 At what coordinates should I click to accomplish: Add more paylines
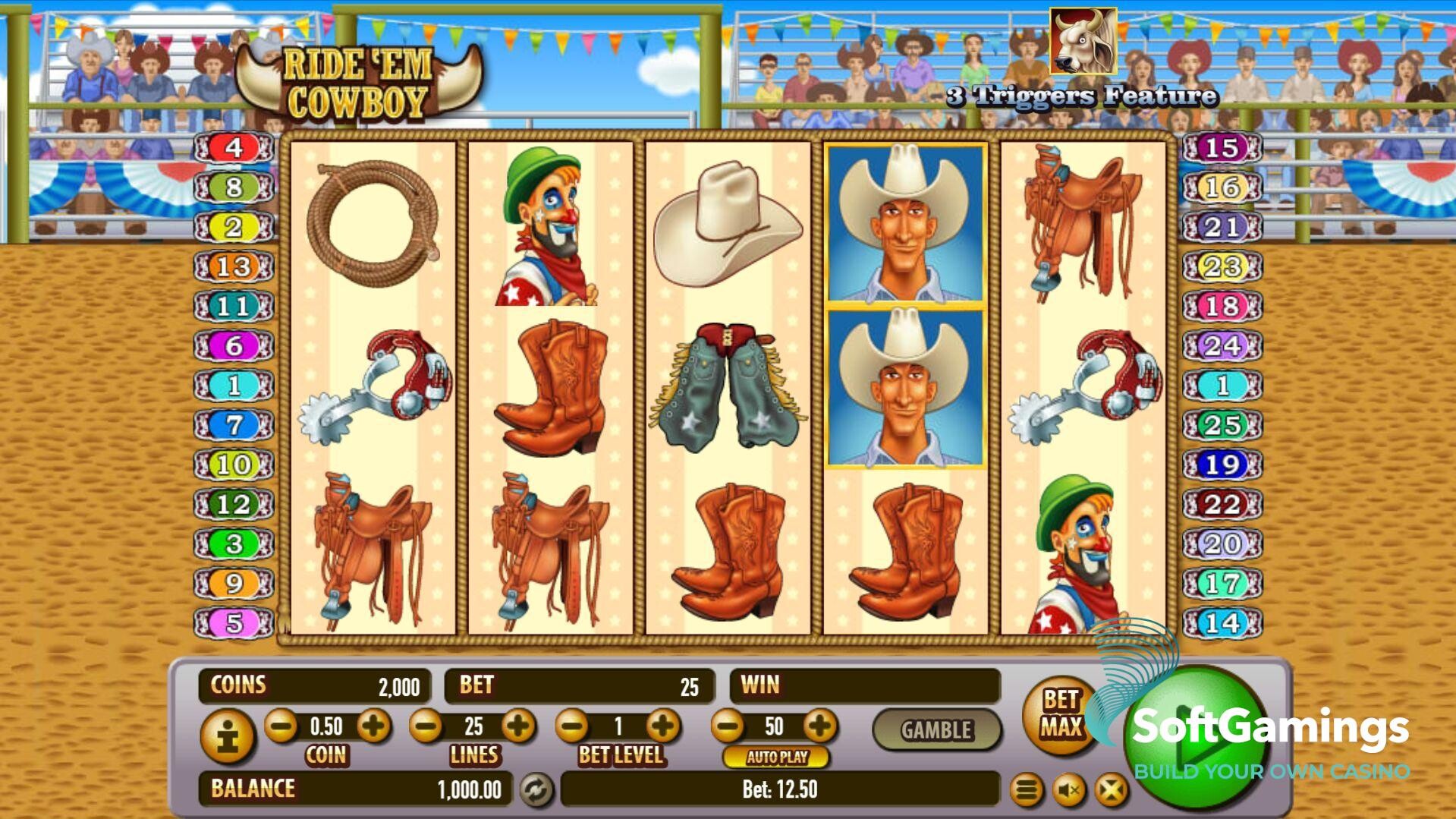click(519, 726)
